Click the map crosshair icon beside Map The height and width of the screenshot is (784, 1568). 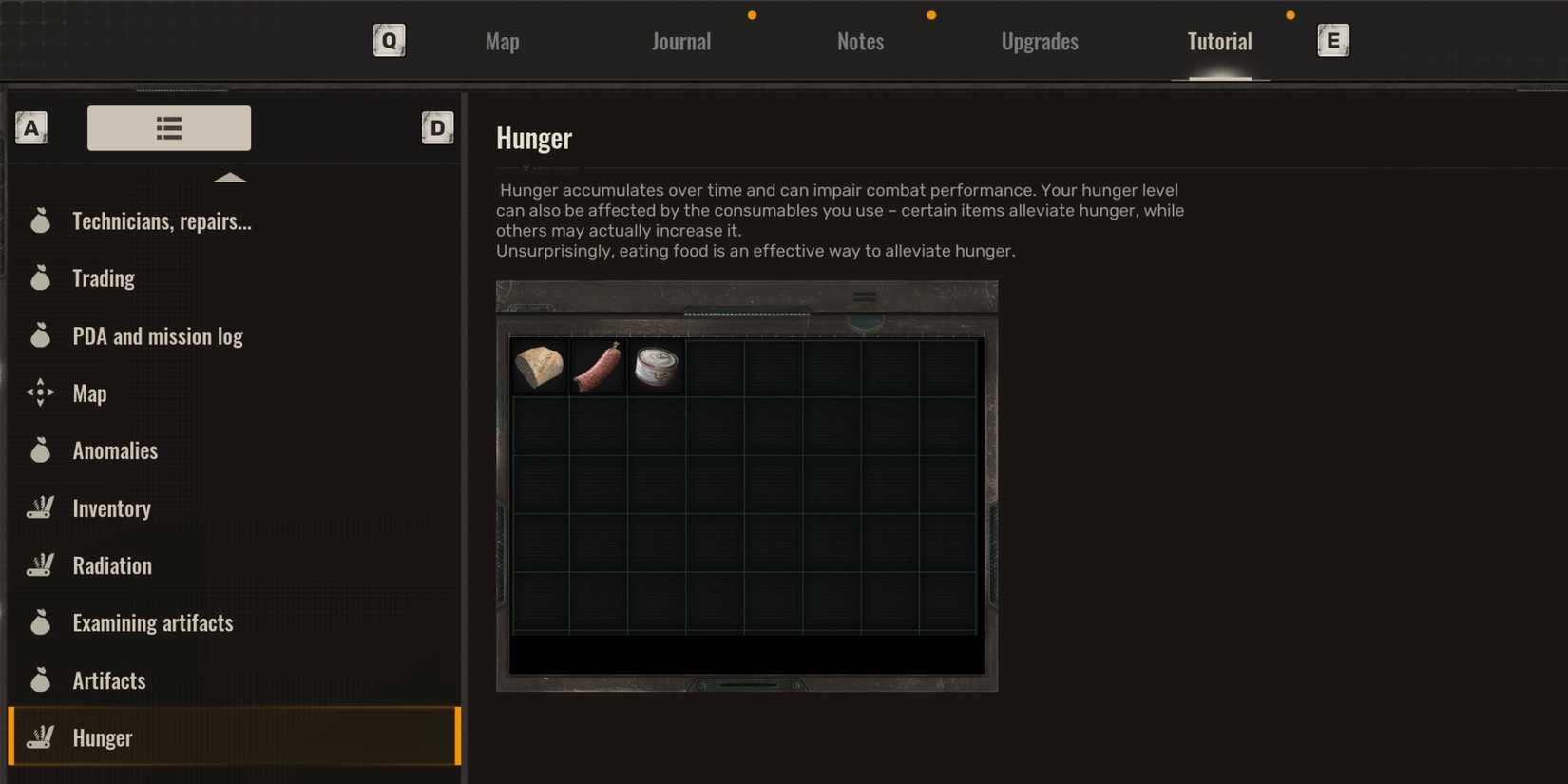point(40,392)
